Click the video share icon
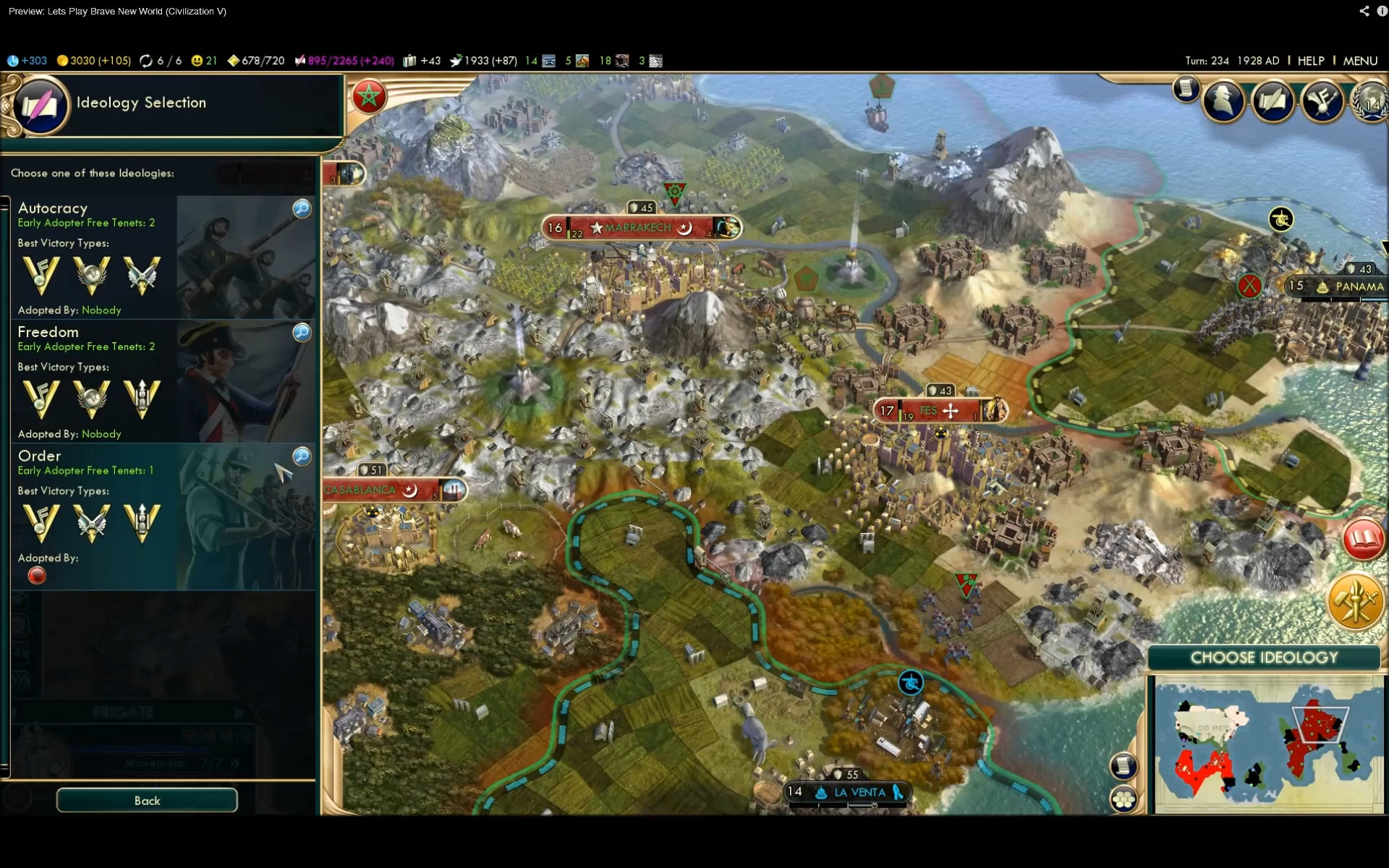The height and width of the screenshot is (868, 1389). (x=1364, y=11)
